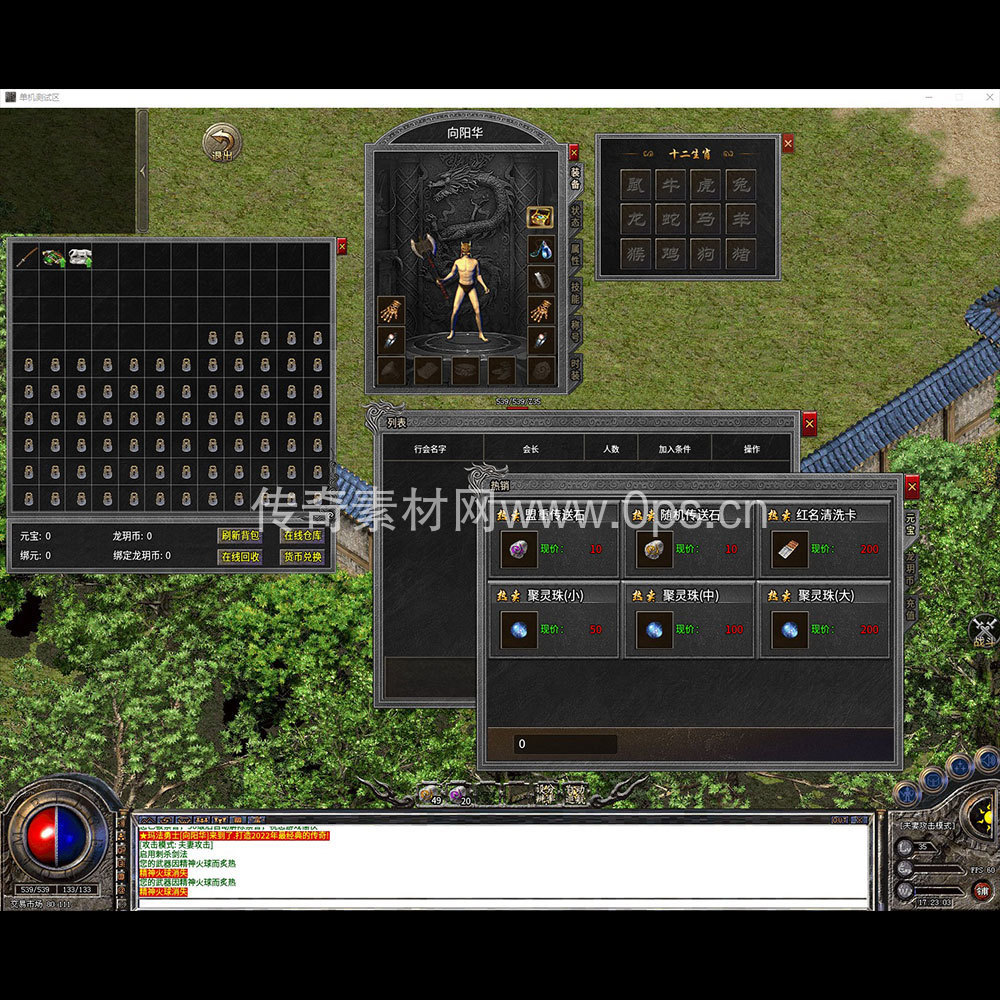The width and height of the screenshot is (1000, 1000).
Task: Open the 技能 skills tab
Action: 576,291
